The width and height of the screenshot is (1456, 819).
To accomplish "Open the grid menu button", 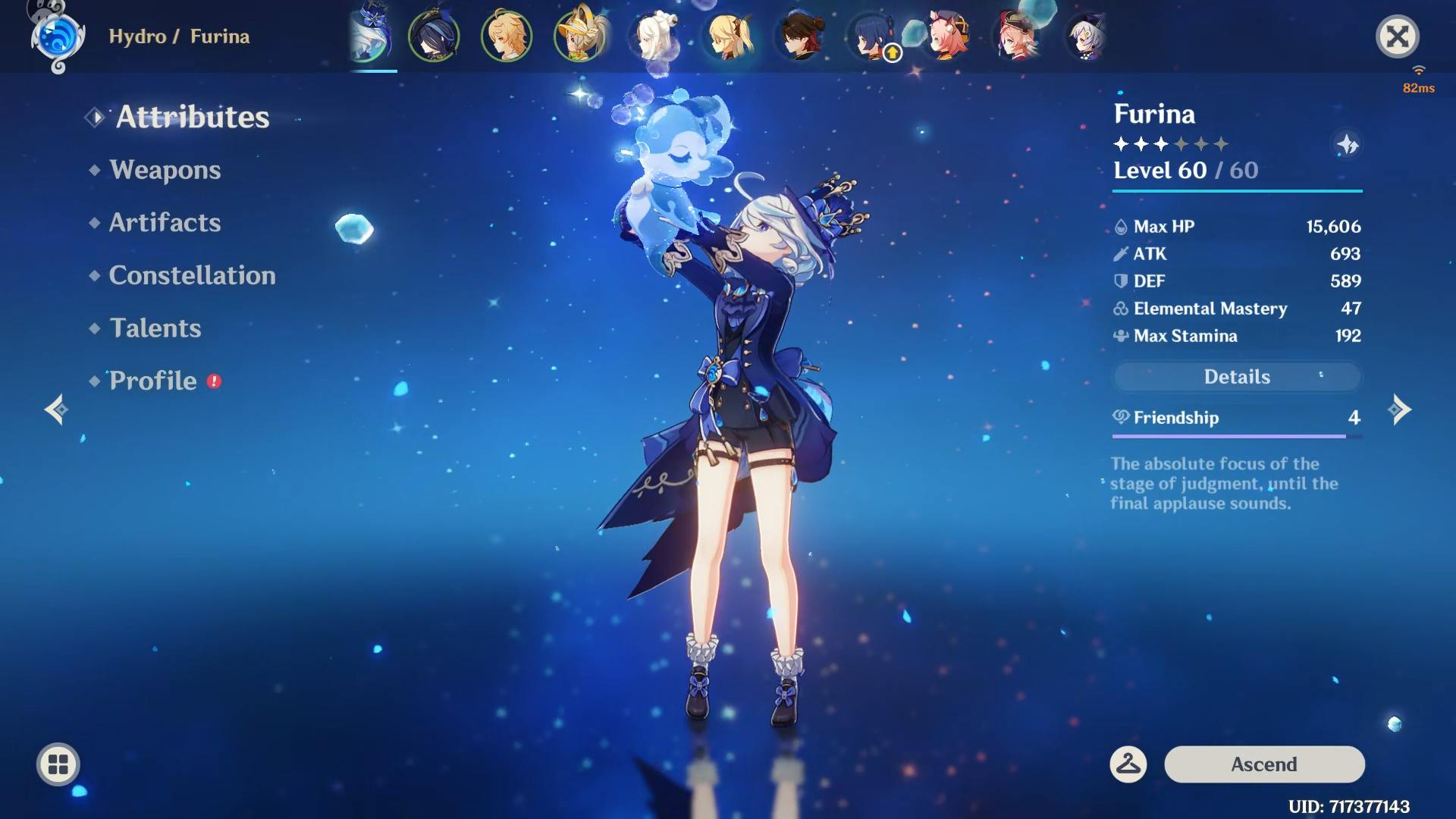I will click(x=58, y=764).
